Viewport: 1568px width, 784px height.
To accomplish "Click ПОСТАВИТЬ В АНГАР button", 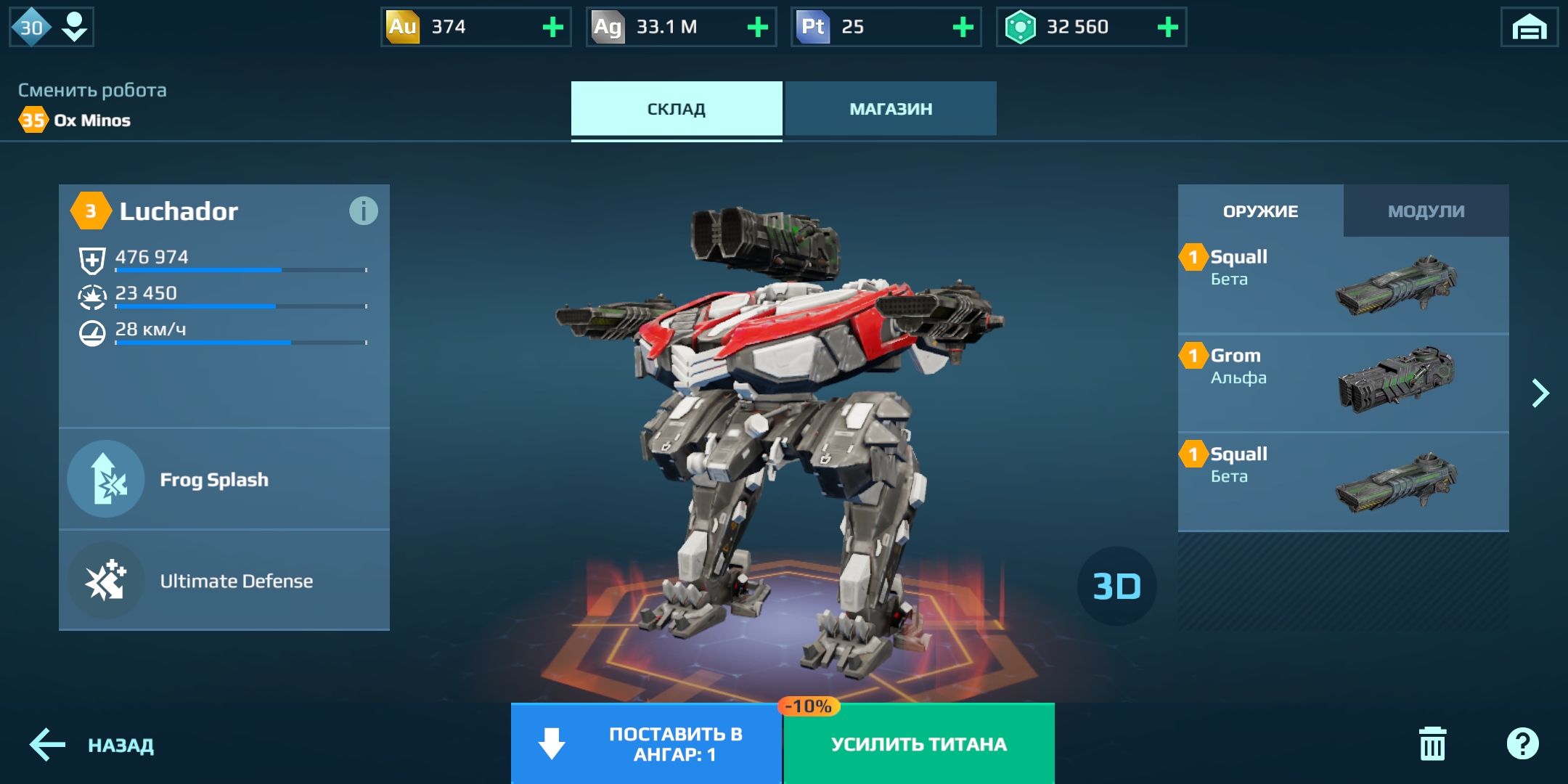I will pos(646,744).
